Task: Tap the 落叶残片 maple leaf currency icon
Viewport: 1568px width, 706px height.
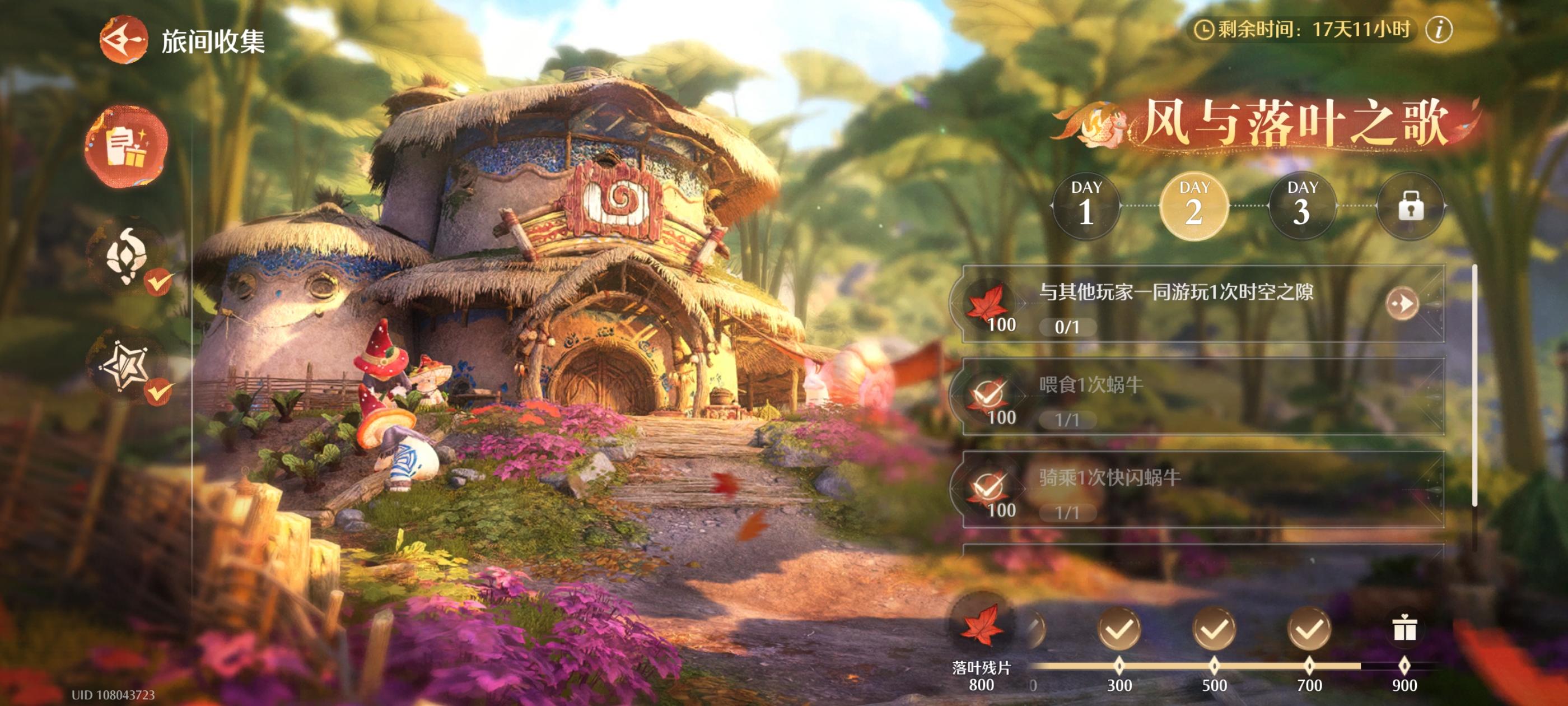Action: point(981,625)
